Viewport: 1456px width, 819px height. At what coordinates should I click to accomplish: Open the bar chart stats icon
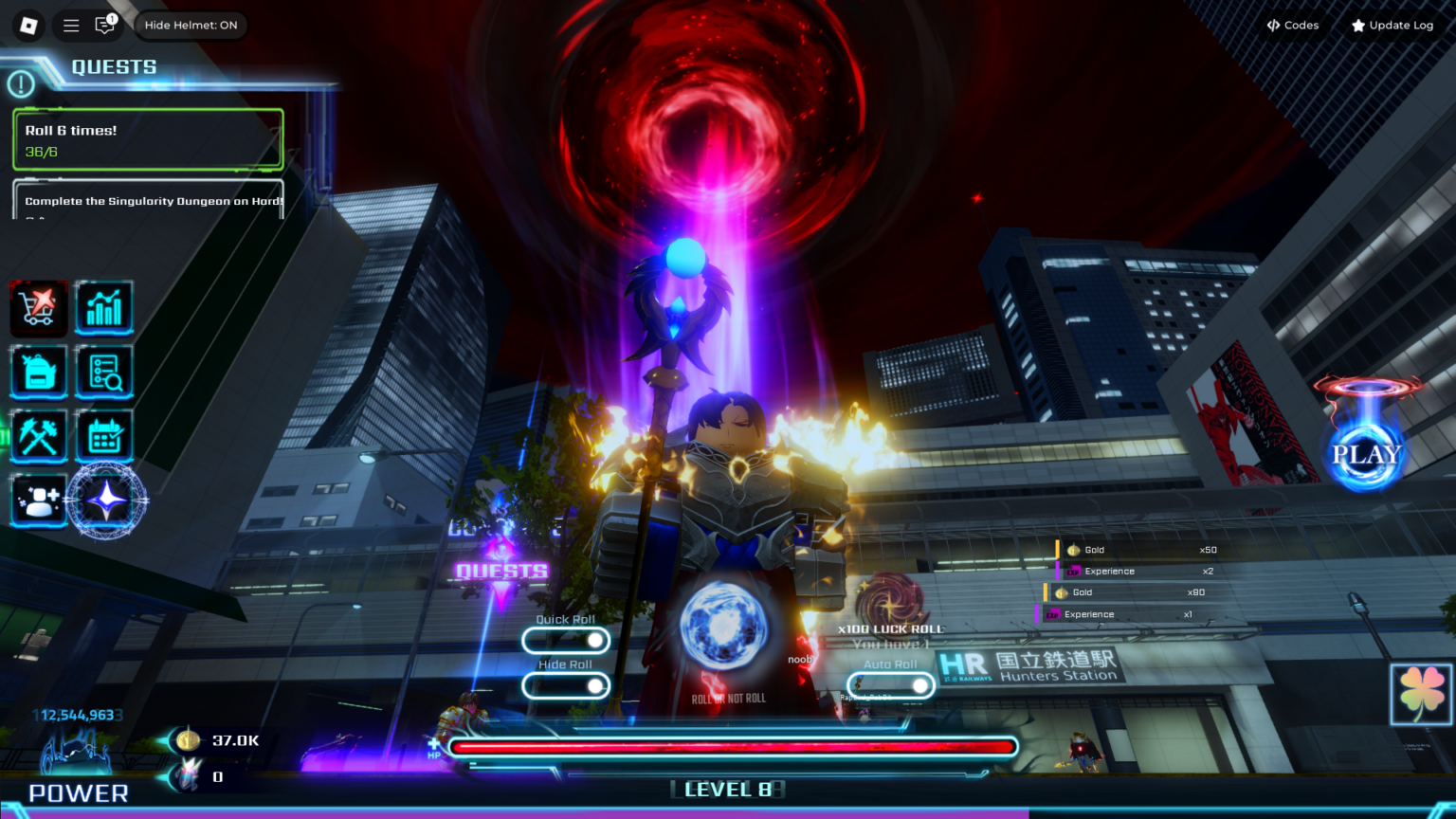pos(104,307)
